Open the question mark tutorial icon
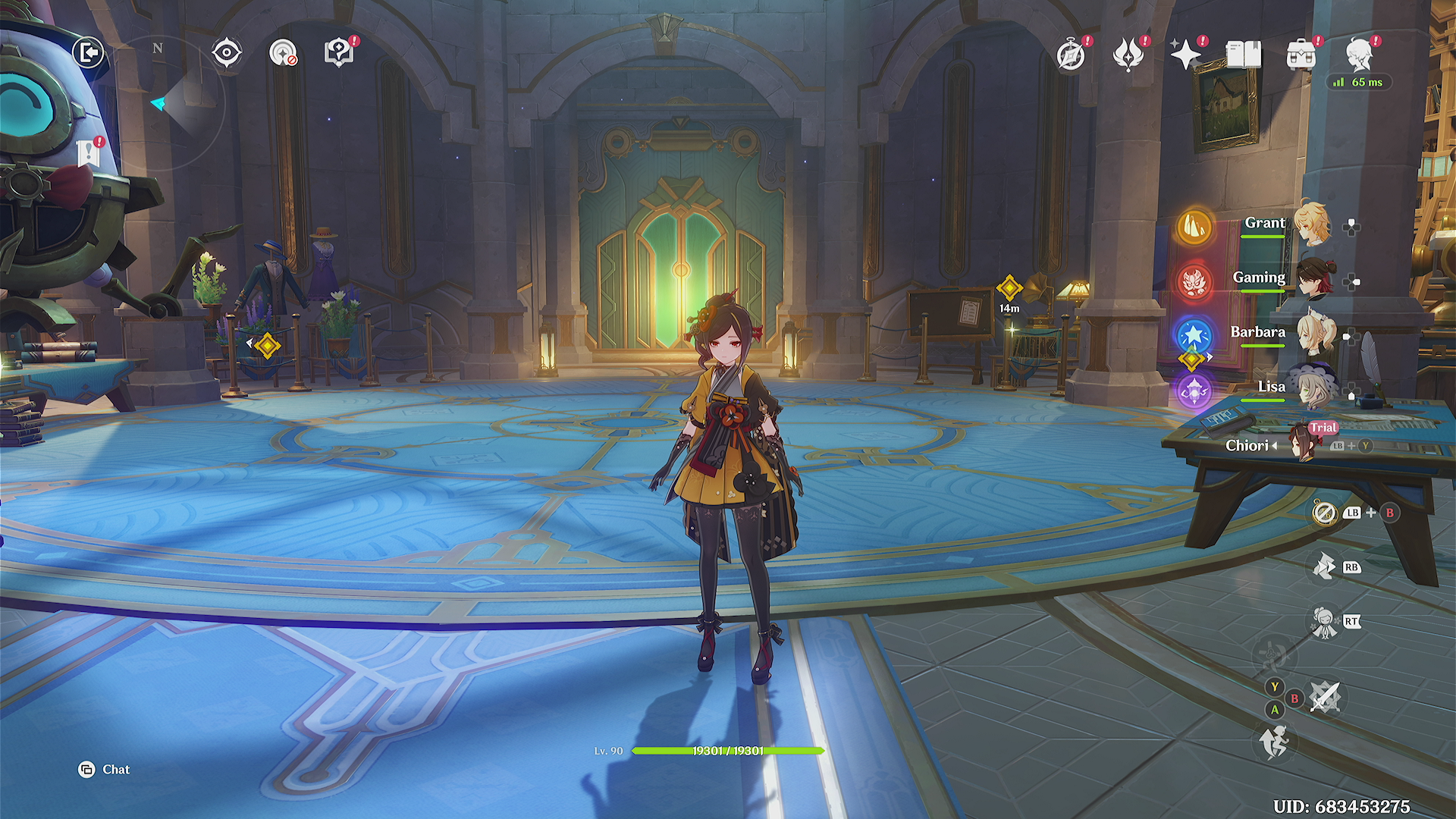Image resolution: width=1456 pixels, height=819 pixels. (x=339, y=53)
